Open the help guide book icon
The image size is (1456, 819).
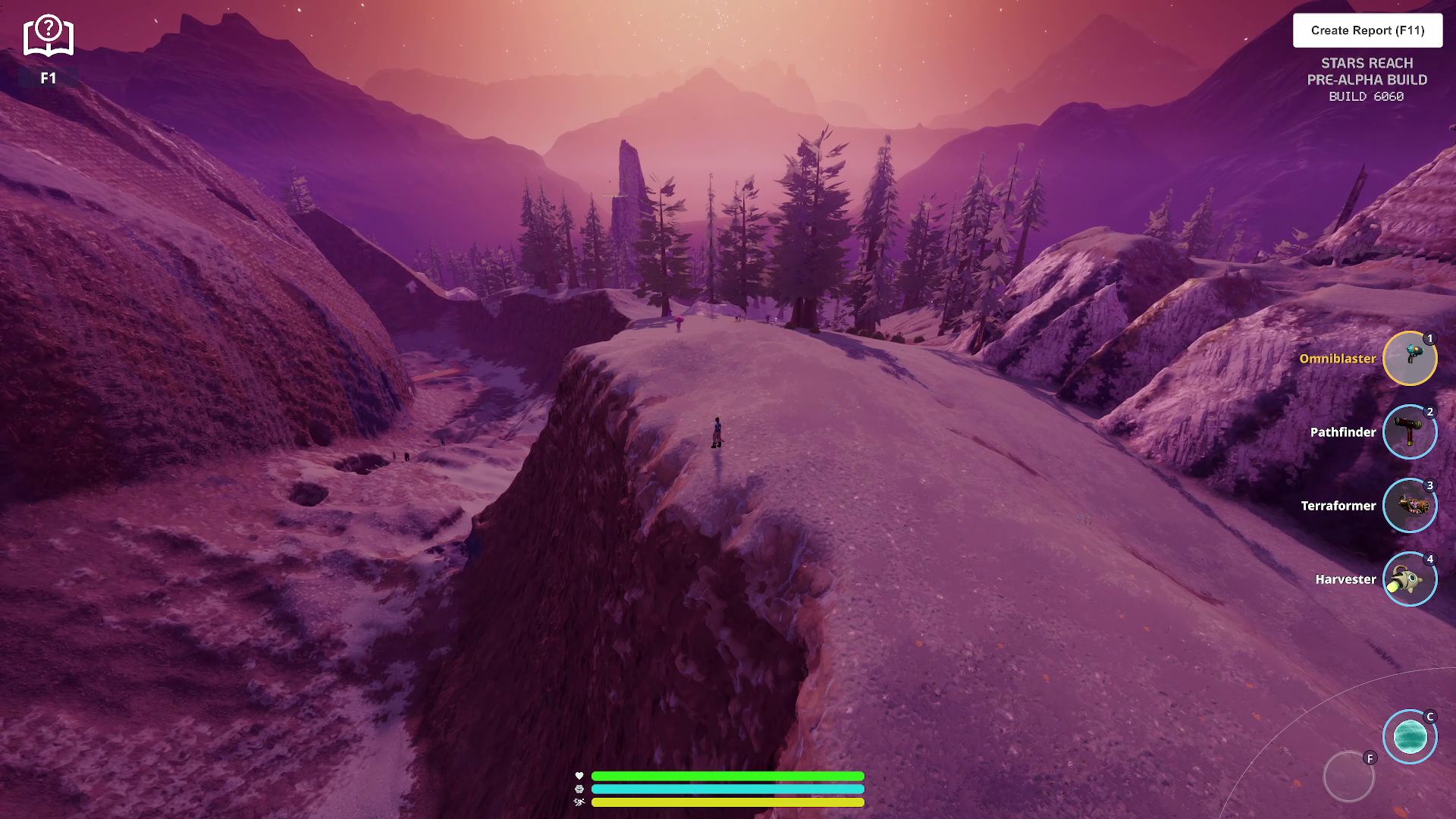click(x=49, y=36)
